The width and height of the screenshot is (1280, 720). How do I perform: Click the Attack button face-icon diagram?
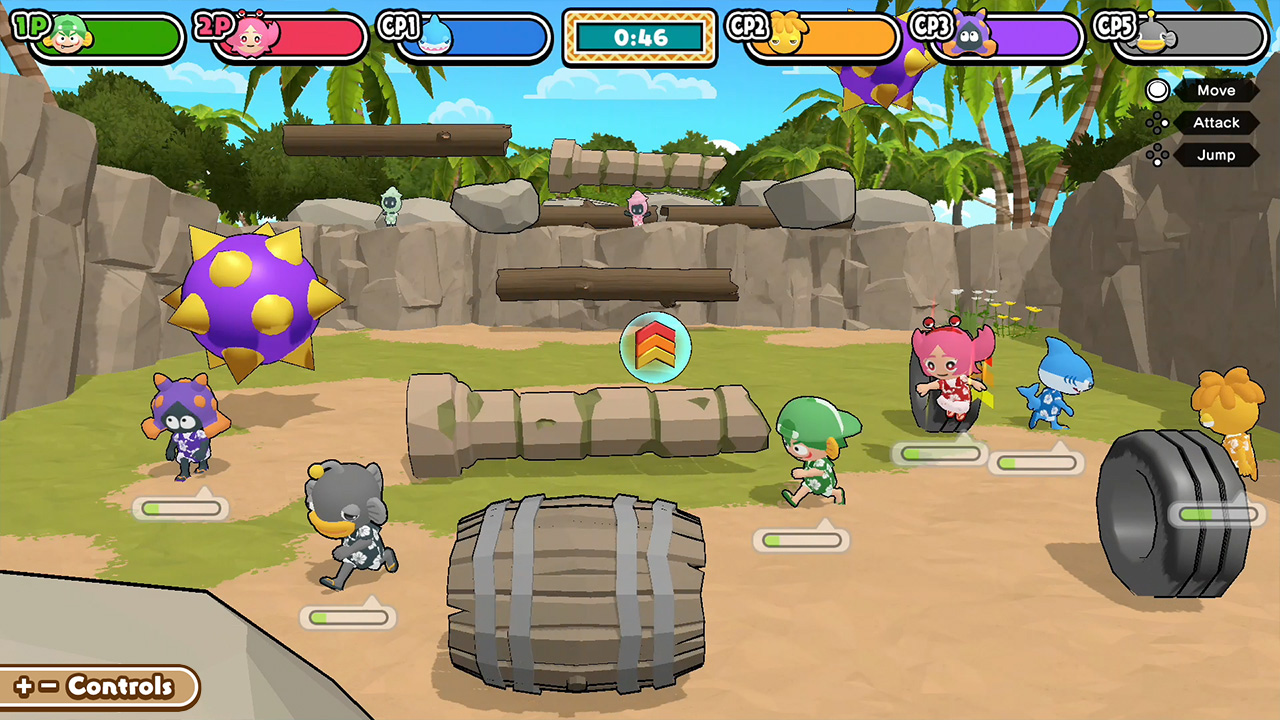tap(1157, 123)
